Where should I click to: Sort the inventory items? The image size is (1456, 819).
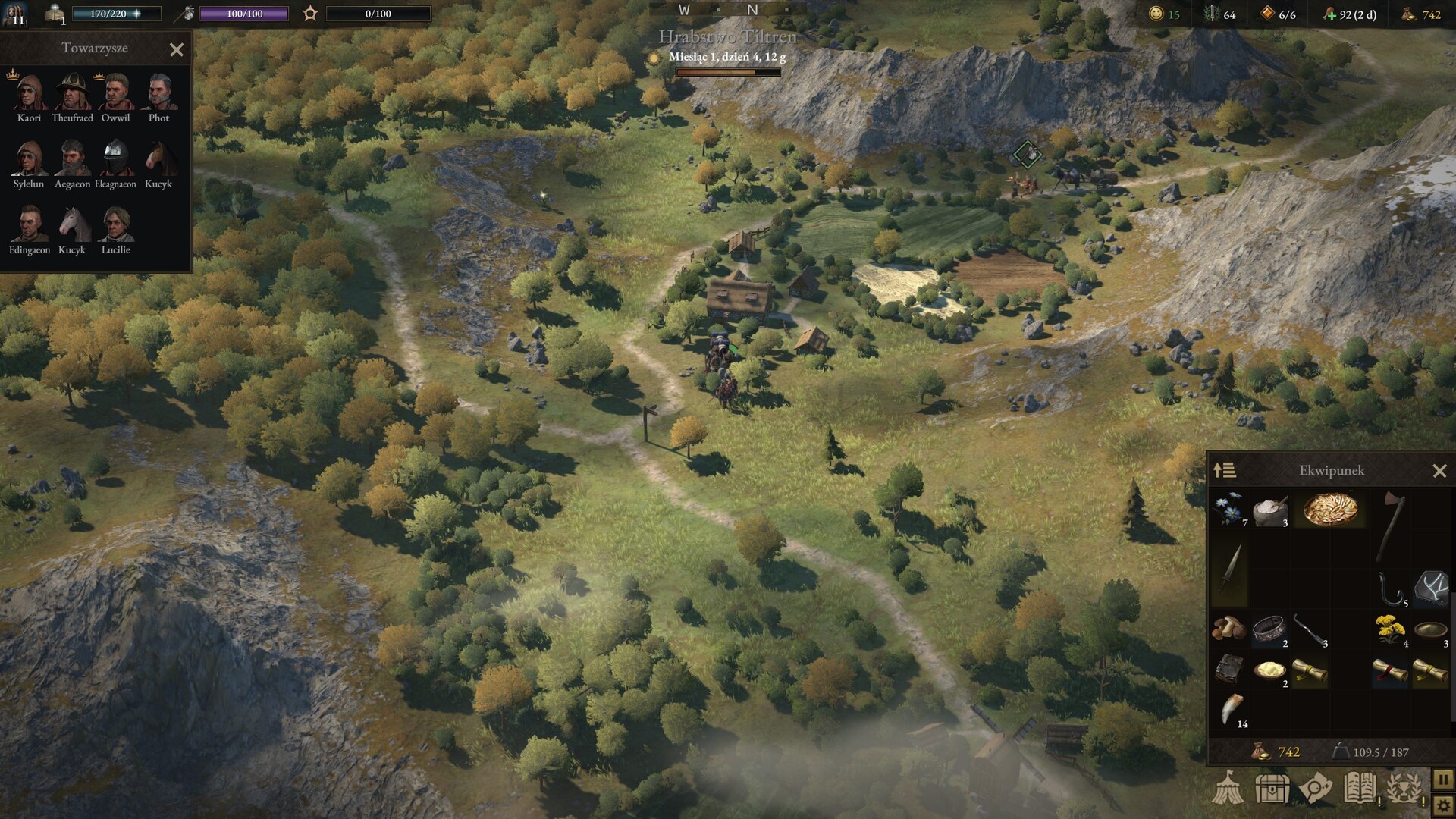tap(1225, 471)
